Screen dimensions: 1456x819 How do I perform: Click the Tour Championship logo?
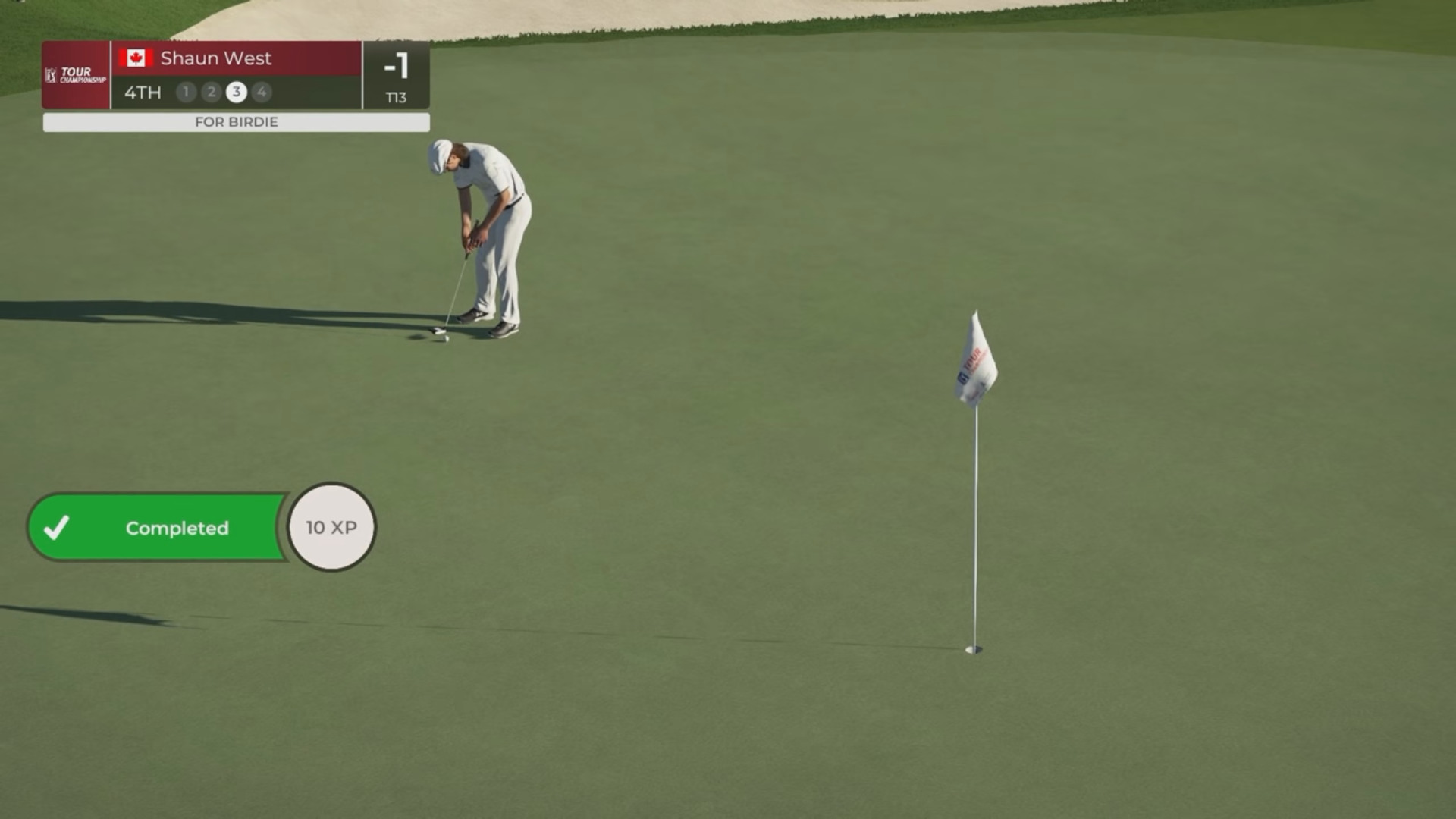[x=76, y=75]
